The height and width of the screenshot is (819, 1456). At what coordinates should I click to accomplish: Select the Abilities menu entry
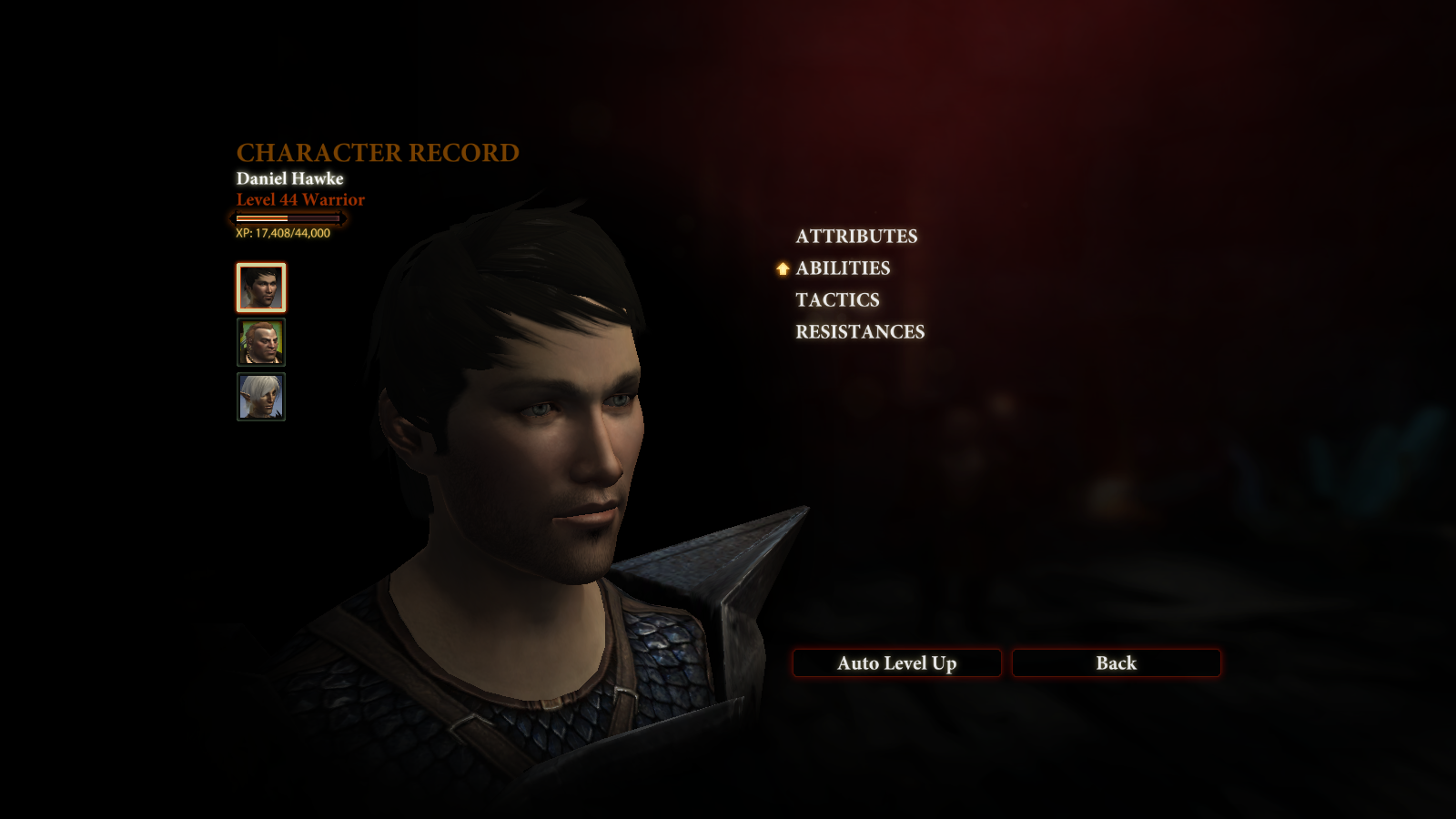click(843, 268)
